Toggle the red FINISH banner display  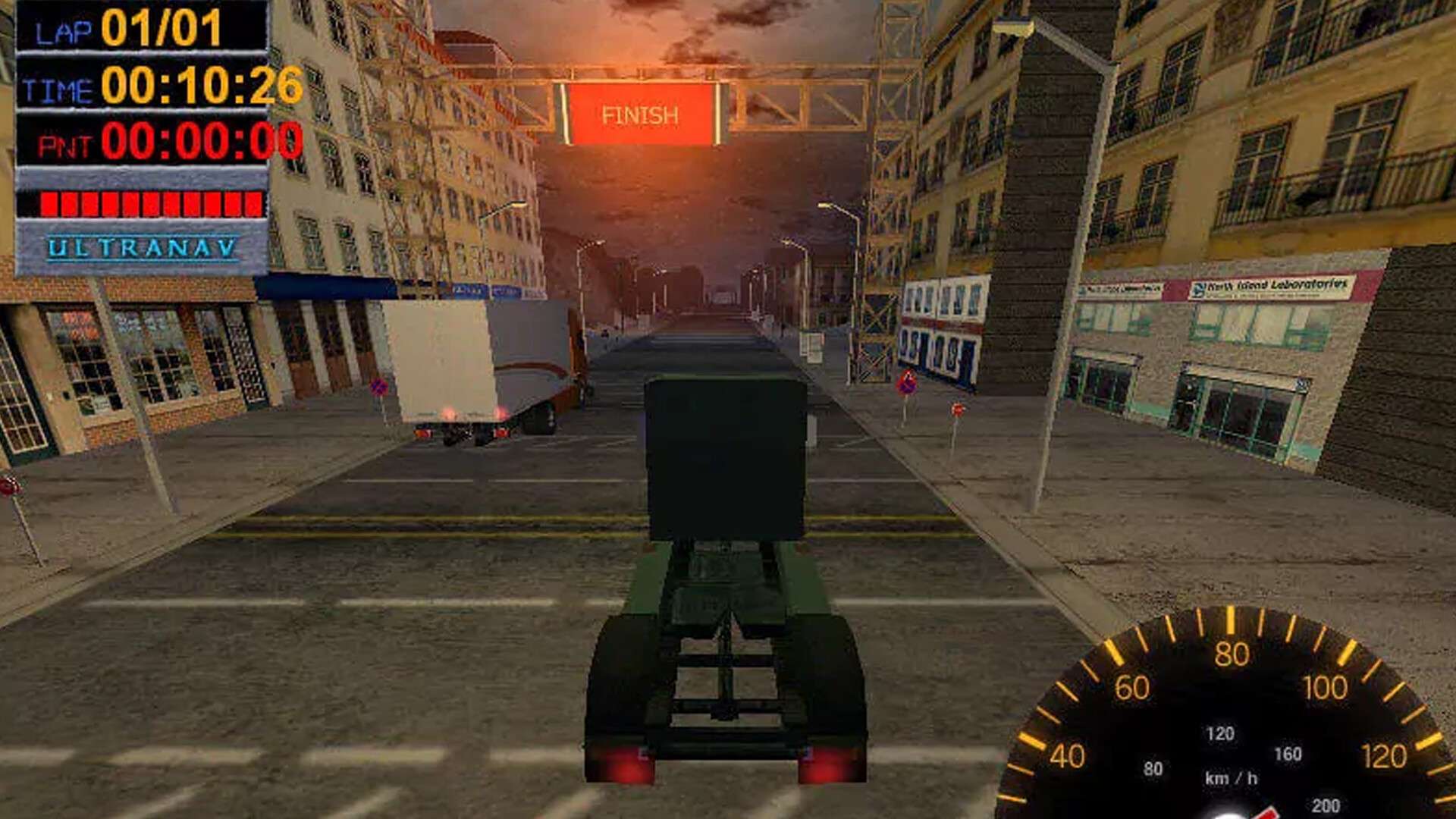641,114
